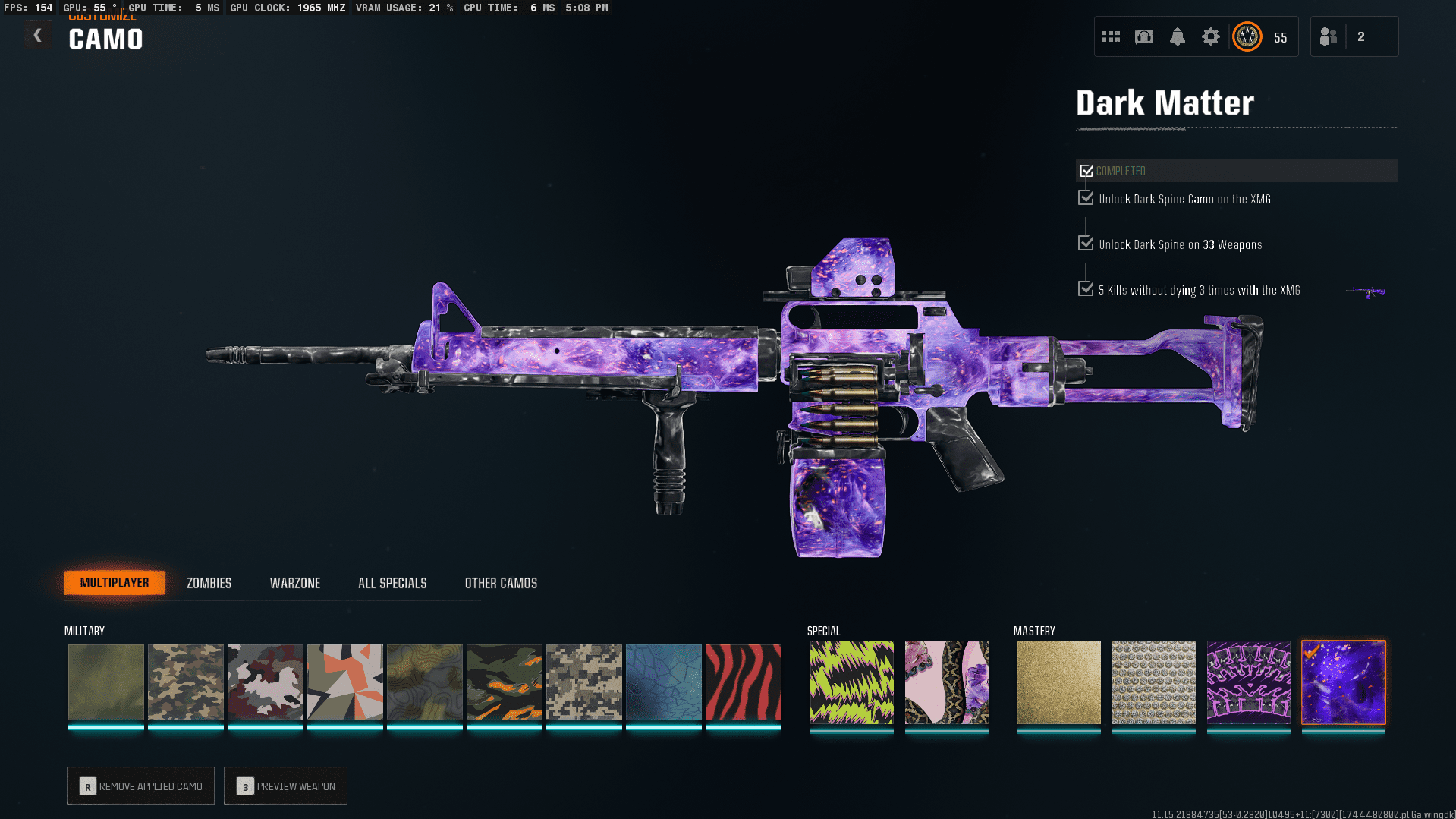
Task: Select the Diamond mastery camo
Action: tap(1153, 682)
